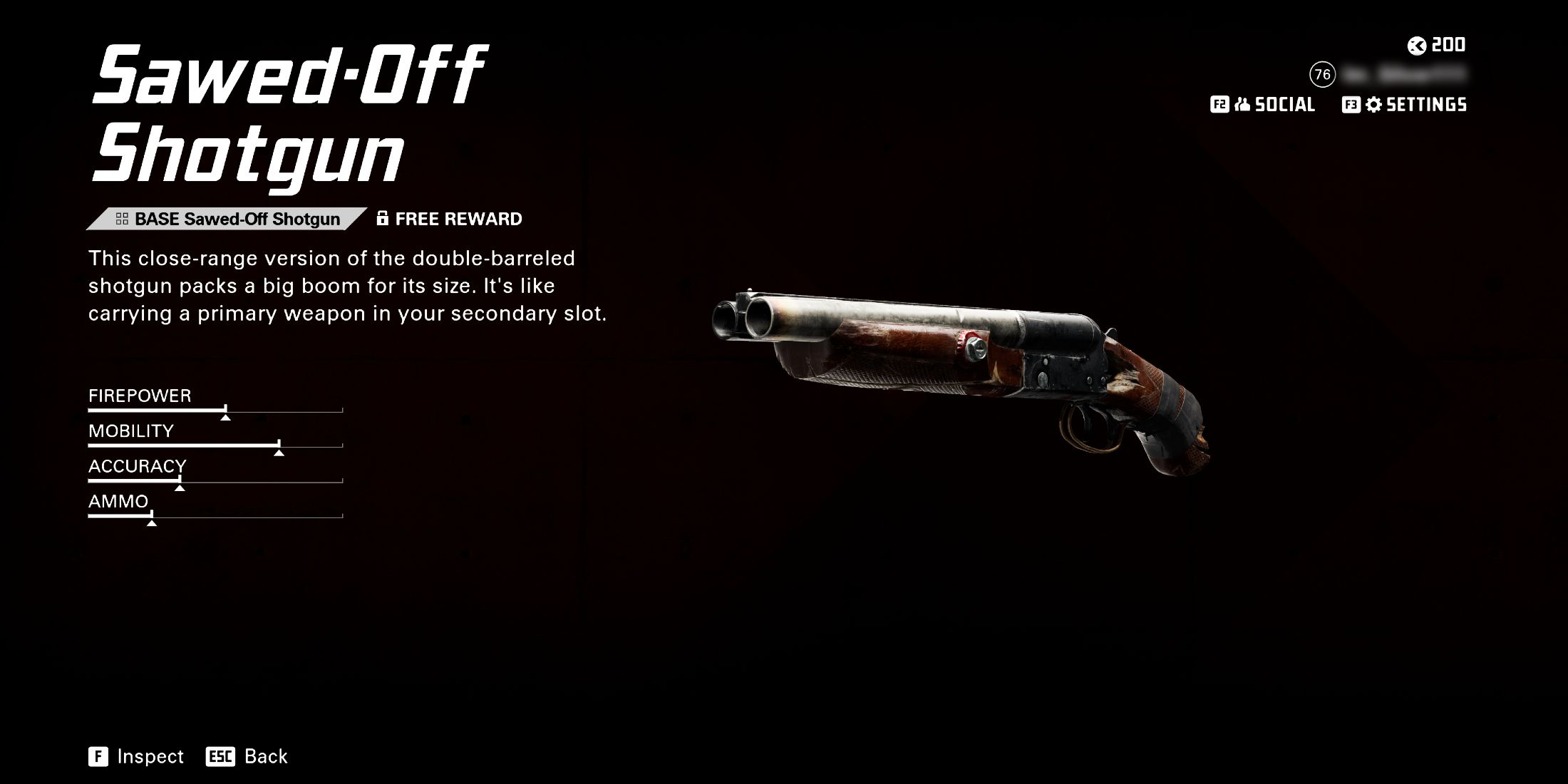Click the ESC key icon near Back
1568x784 pixels.
point(220,756)
